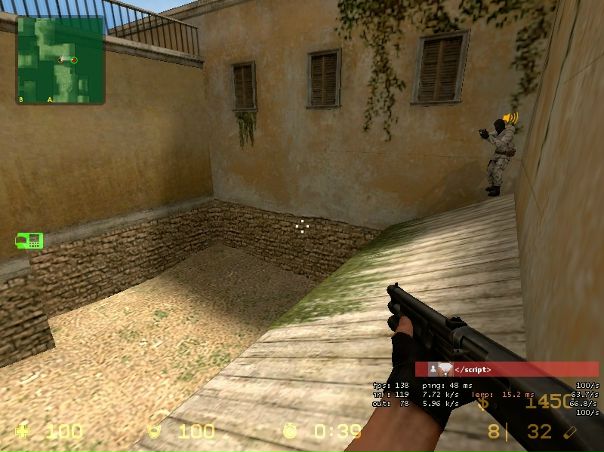Select the green C4 bomb icon

click(29, 240)
